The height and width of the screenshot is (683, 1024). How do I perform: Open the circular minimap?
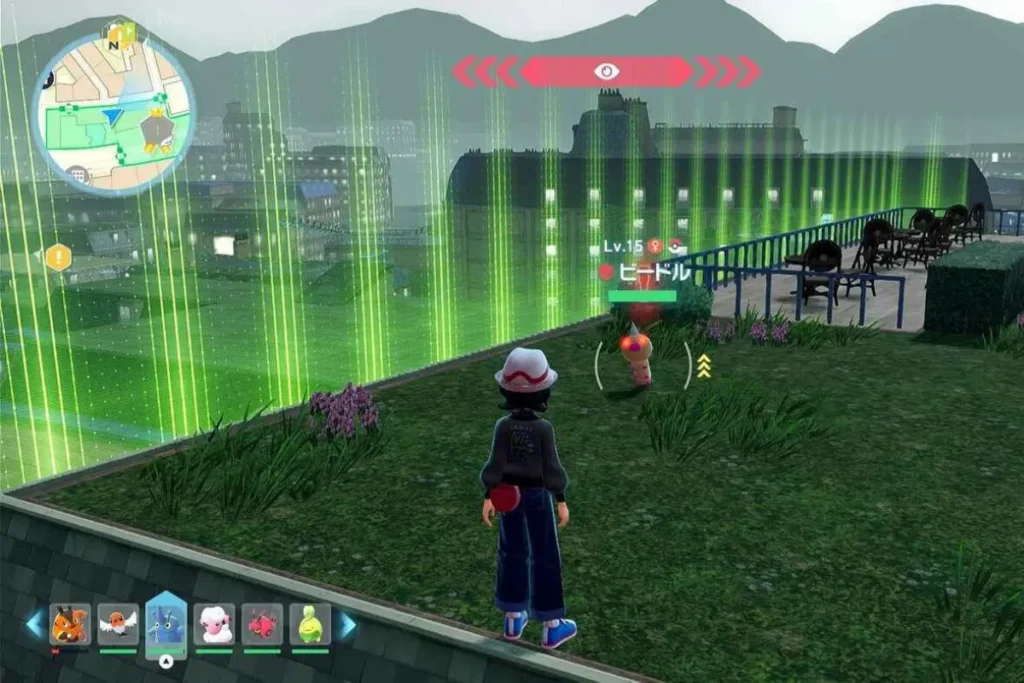coord(113,109)
